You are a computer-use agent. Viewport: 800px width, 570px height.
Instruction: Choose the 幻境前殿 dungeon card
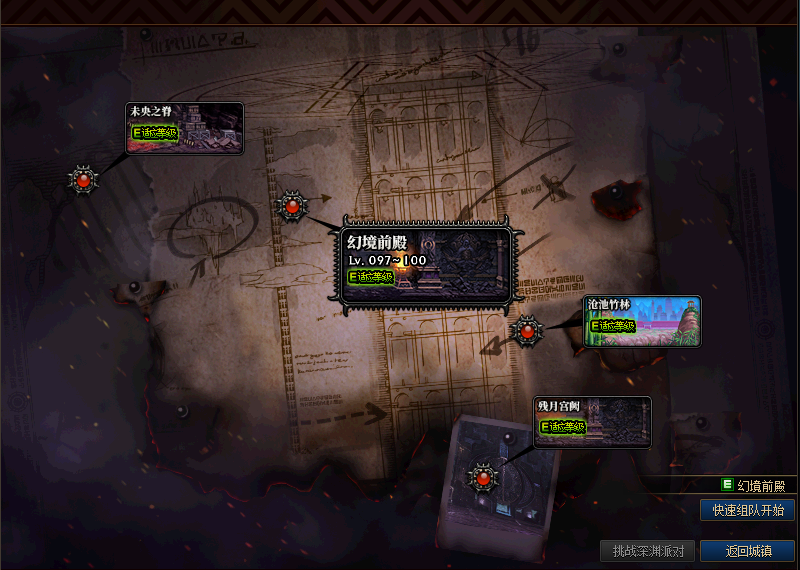pos(427,264)
